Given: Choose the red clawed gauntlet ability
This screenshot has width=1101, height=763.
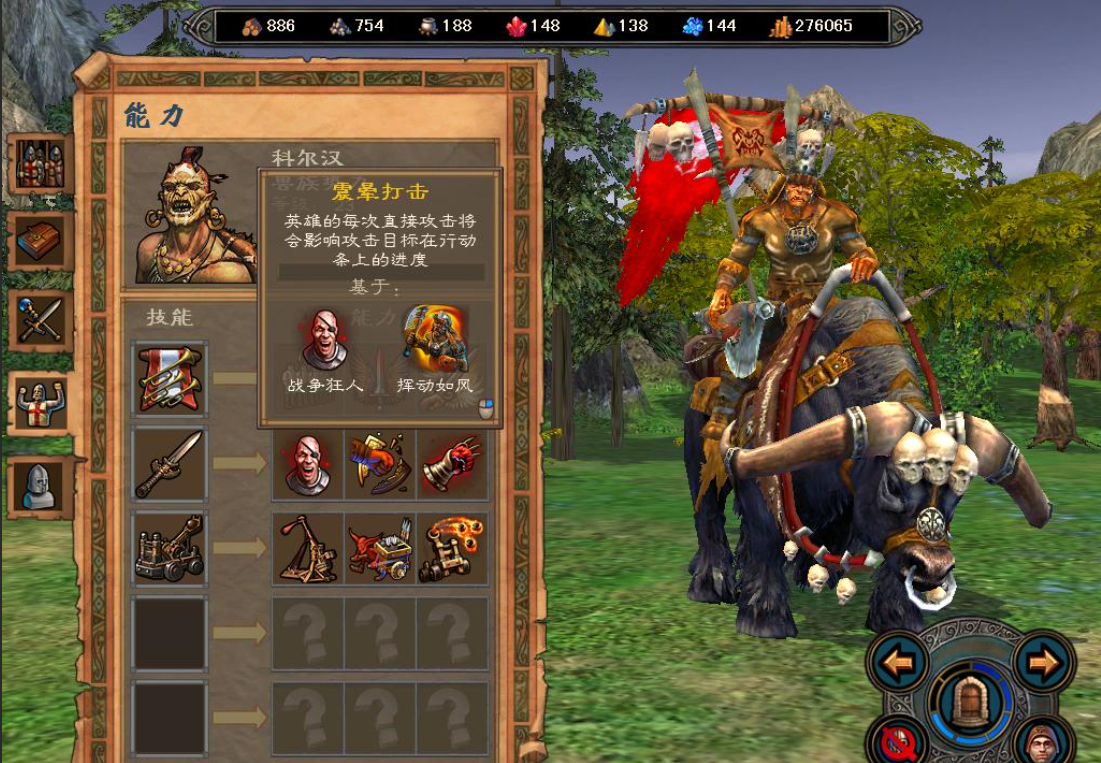Looking at the screenshot, I should (x=452, y=463).
